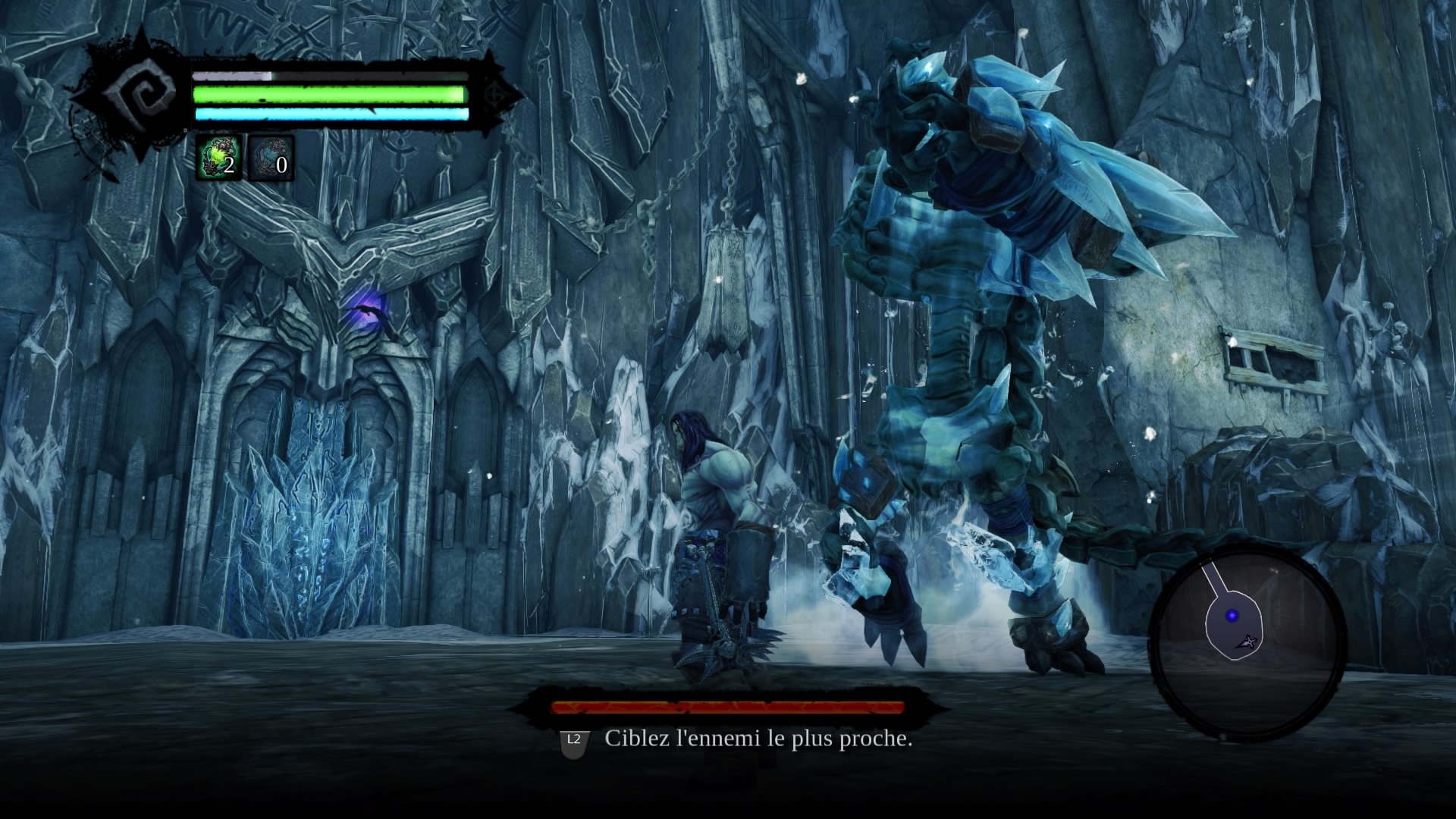The image size is (1456, 819).
Task: Select the green health potion slot
Action: pos(219,158)
